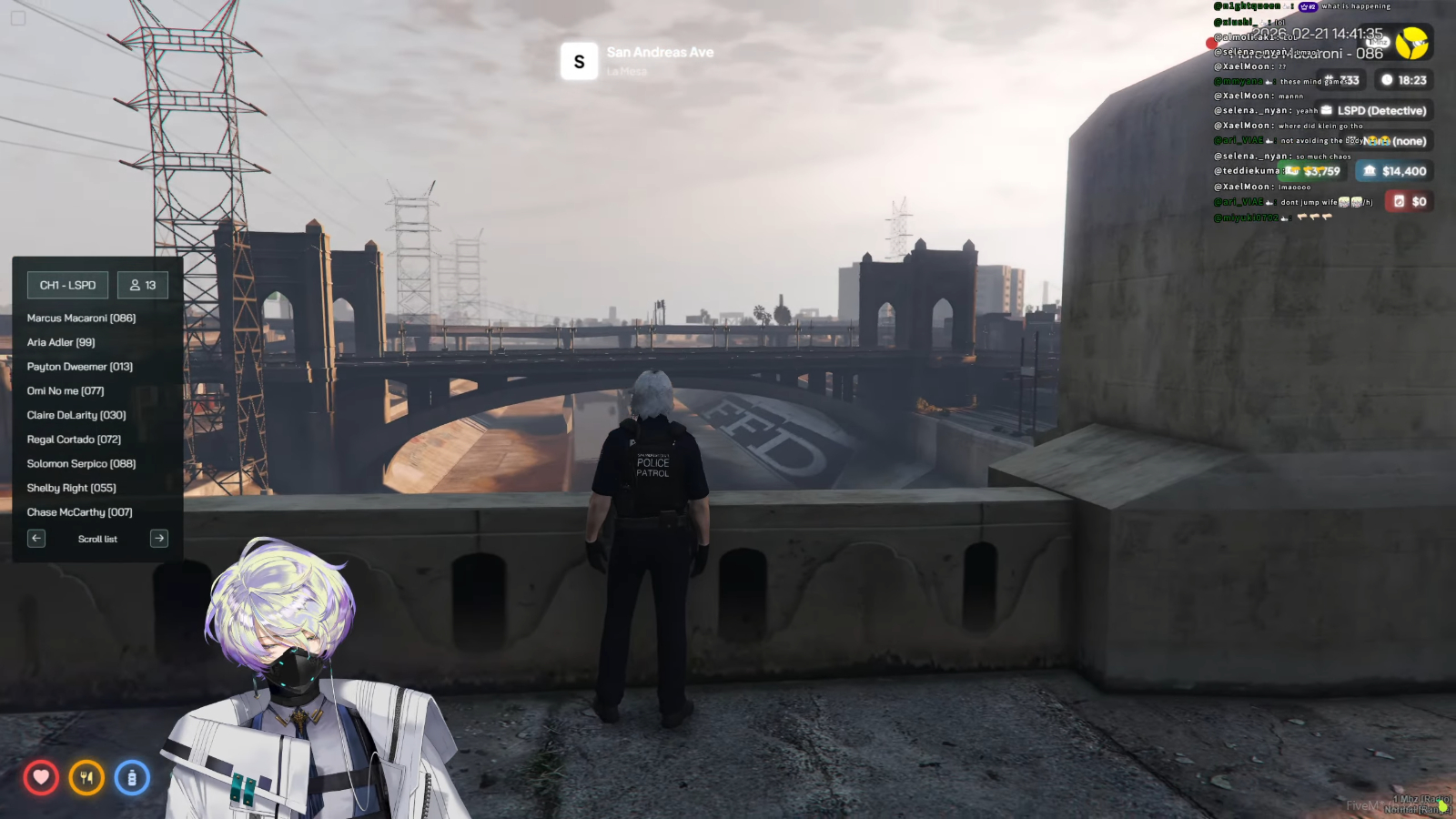
Task: Select Shelby Right [055] in list
Action: (72, 488)
